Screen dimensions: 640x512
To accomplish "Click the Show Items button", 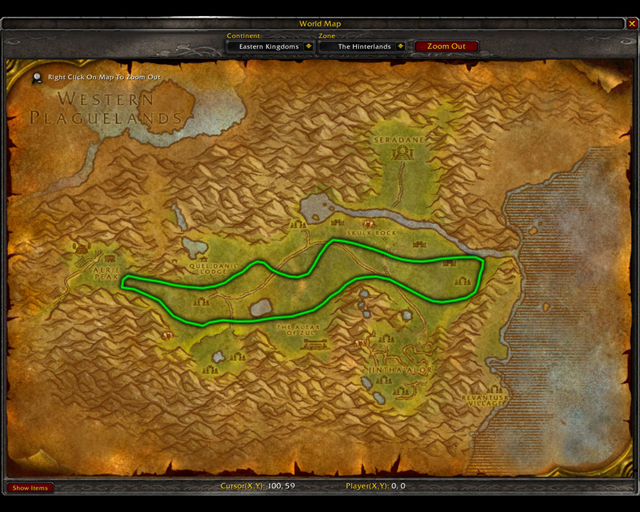I will 30,488.
